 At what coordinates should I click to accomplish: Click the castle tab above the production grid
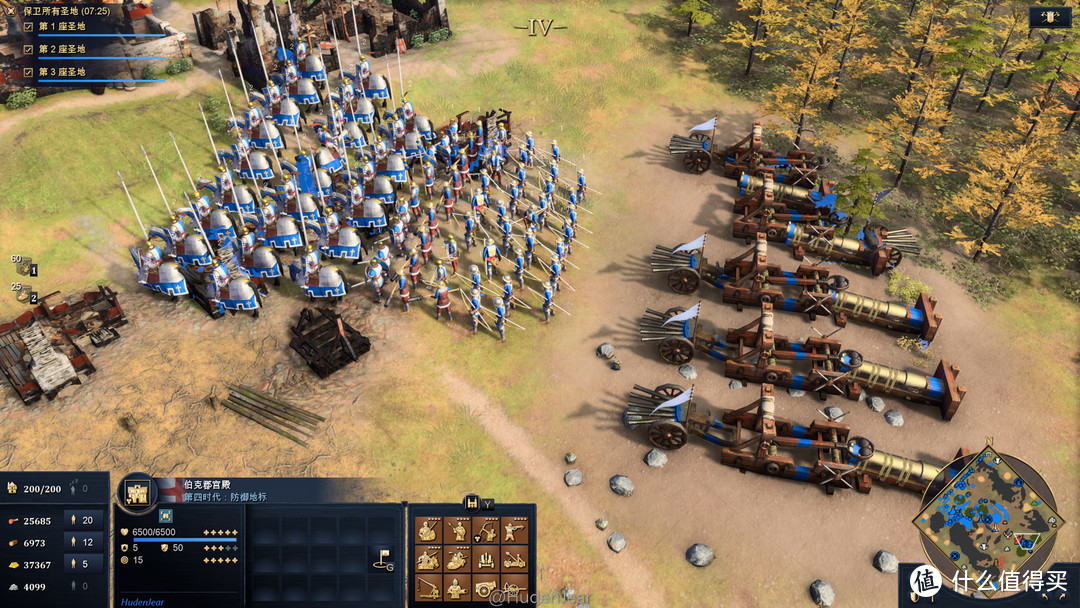(x=472, y=503)
